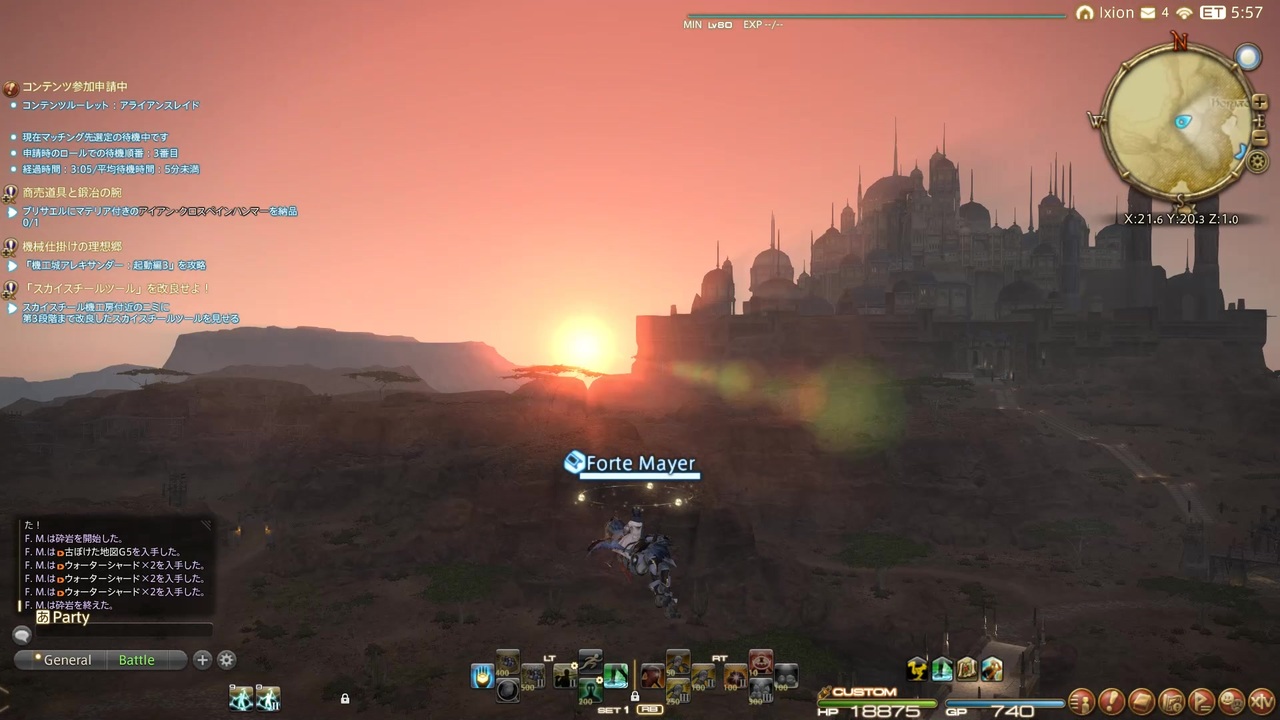Switch to the Battle chat tab

(x=136, y=660)
